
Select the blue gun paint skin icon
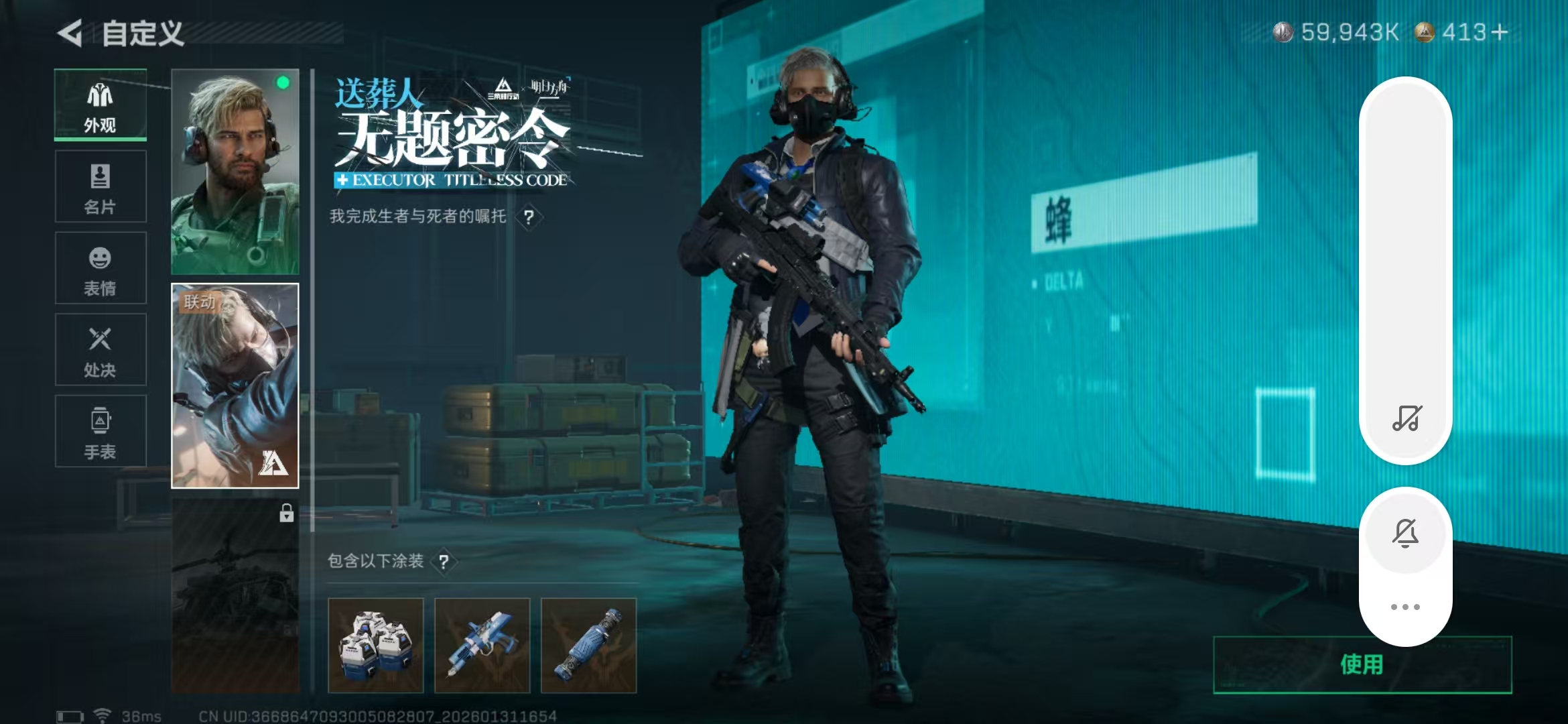point(483,644)
